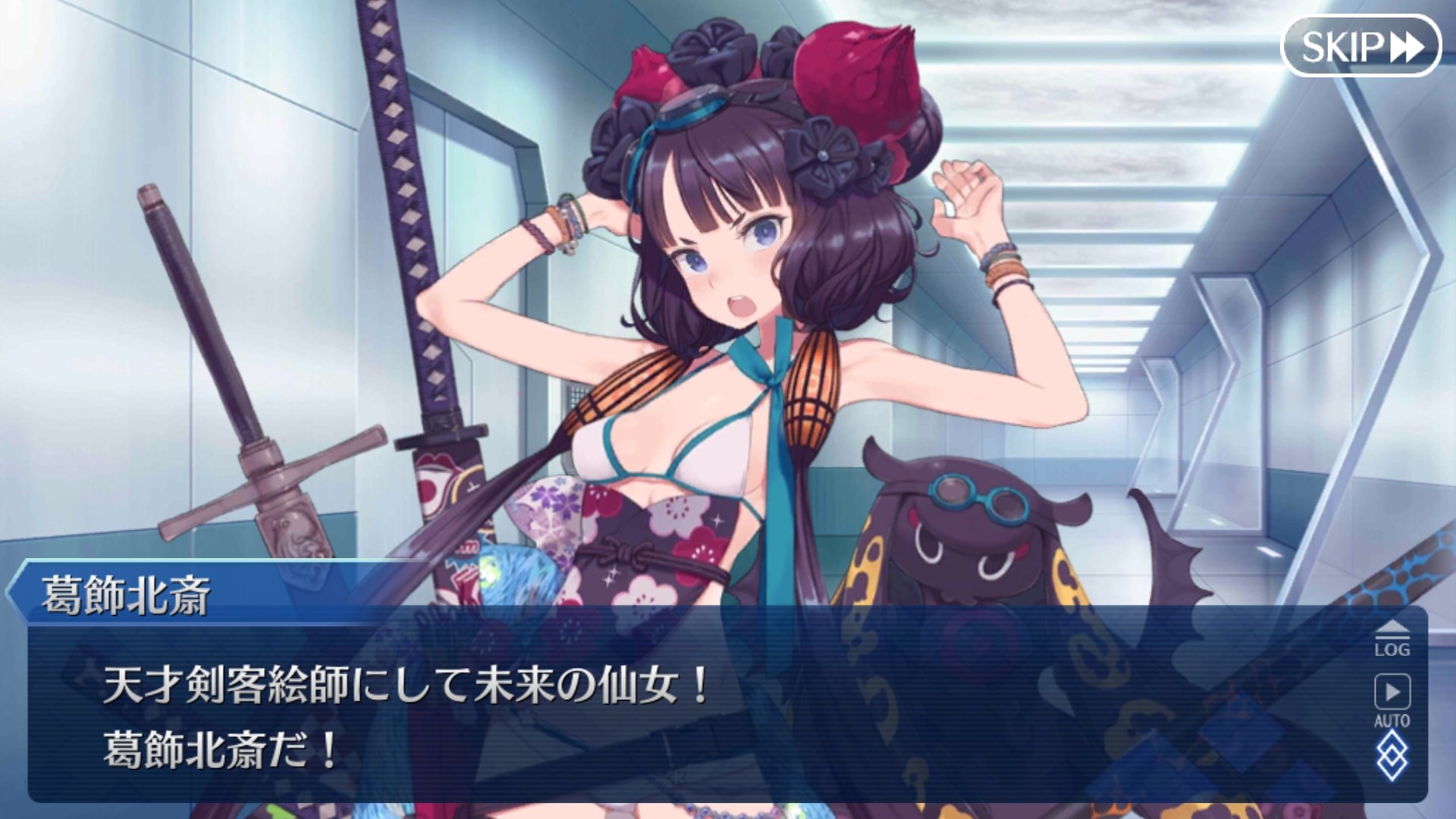
Task: Skip the story dialogue scene
Action: click(1360, 47)
